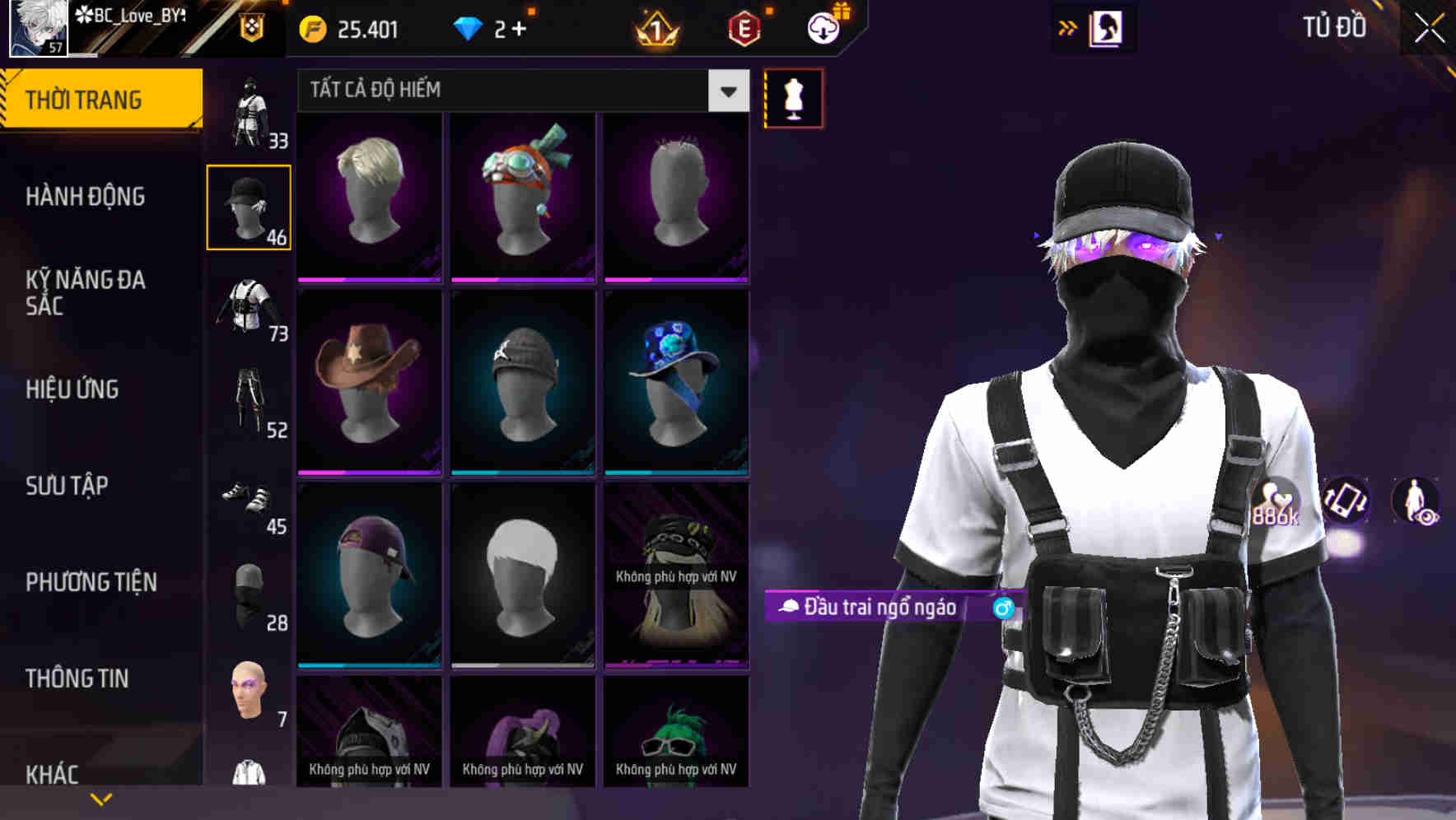This screenshot has height=820, width=1456.
Task: Open the diamonds top-up icon
Action: tap(469, 29)
